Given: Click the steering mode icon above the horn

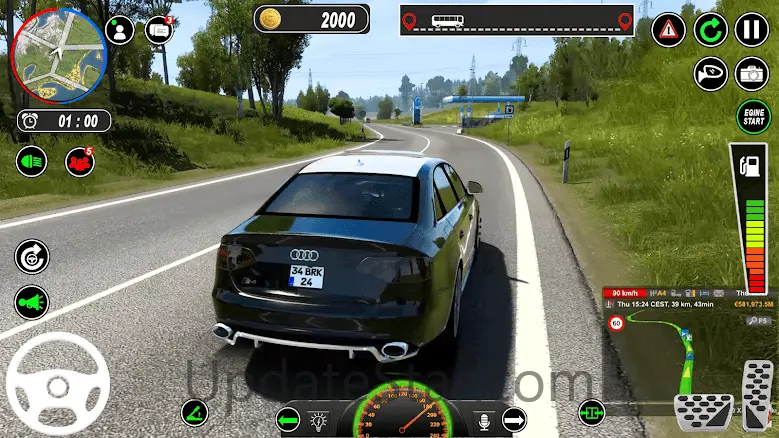Looking at the screenshot, I should click(x=31, y=257).
